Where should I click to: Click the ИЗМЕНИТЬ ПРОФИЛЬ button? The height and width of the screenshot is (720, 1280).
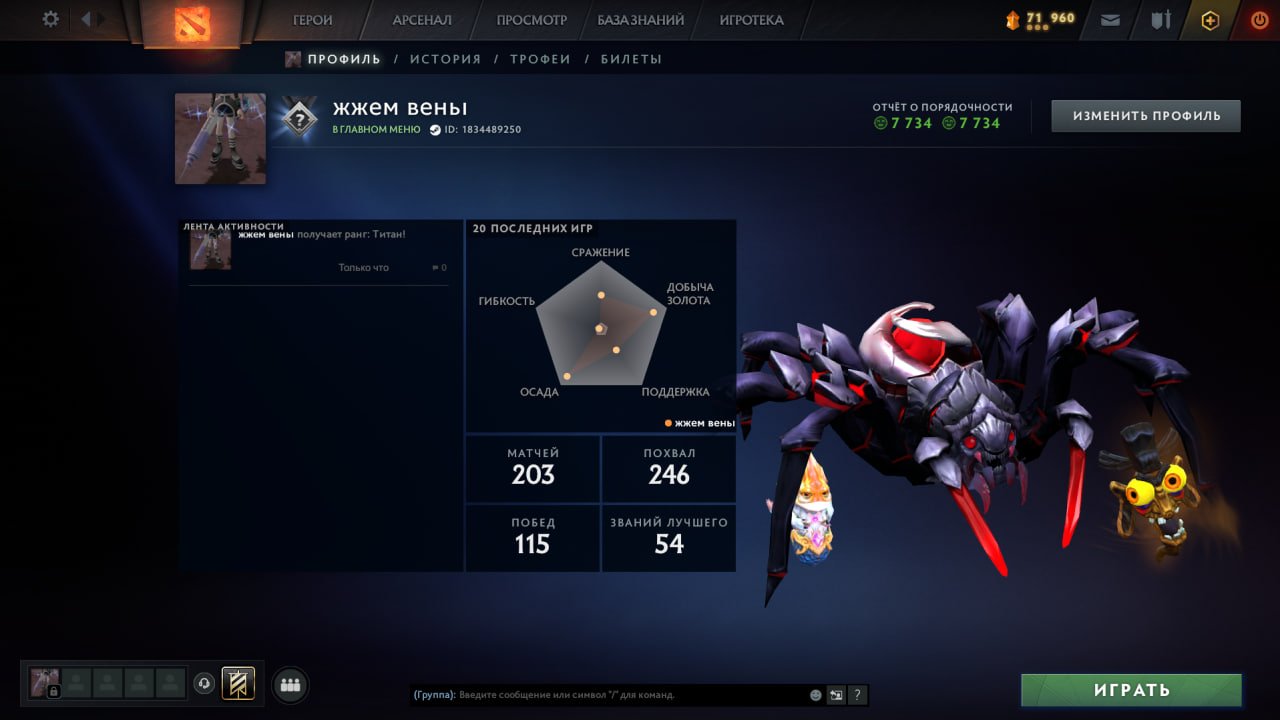[1145, 115]
